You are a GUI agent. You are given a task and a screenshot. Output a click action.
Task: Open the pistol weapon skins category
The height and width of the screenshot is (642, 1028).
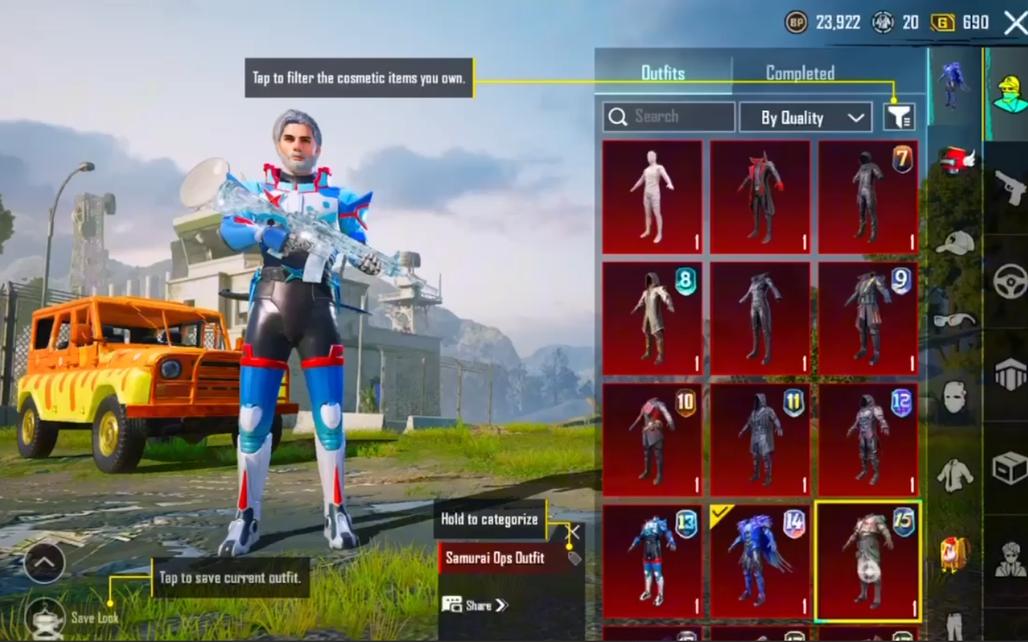(1010, 186)
